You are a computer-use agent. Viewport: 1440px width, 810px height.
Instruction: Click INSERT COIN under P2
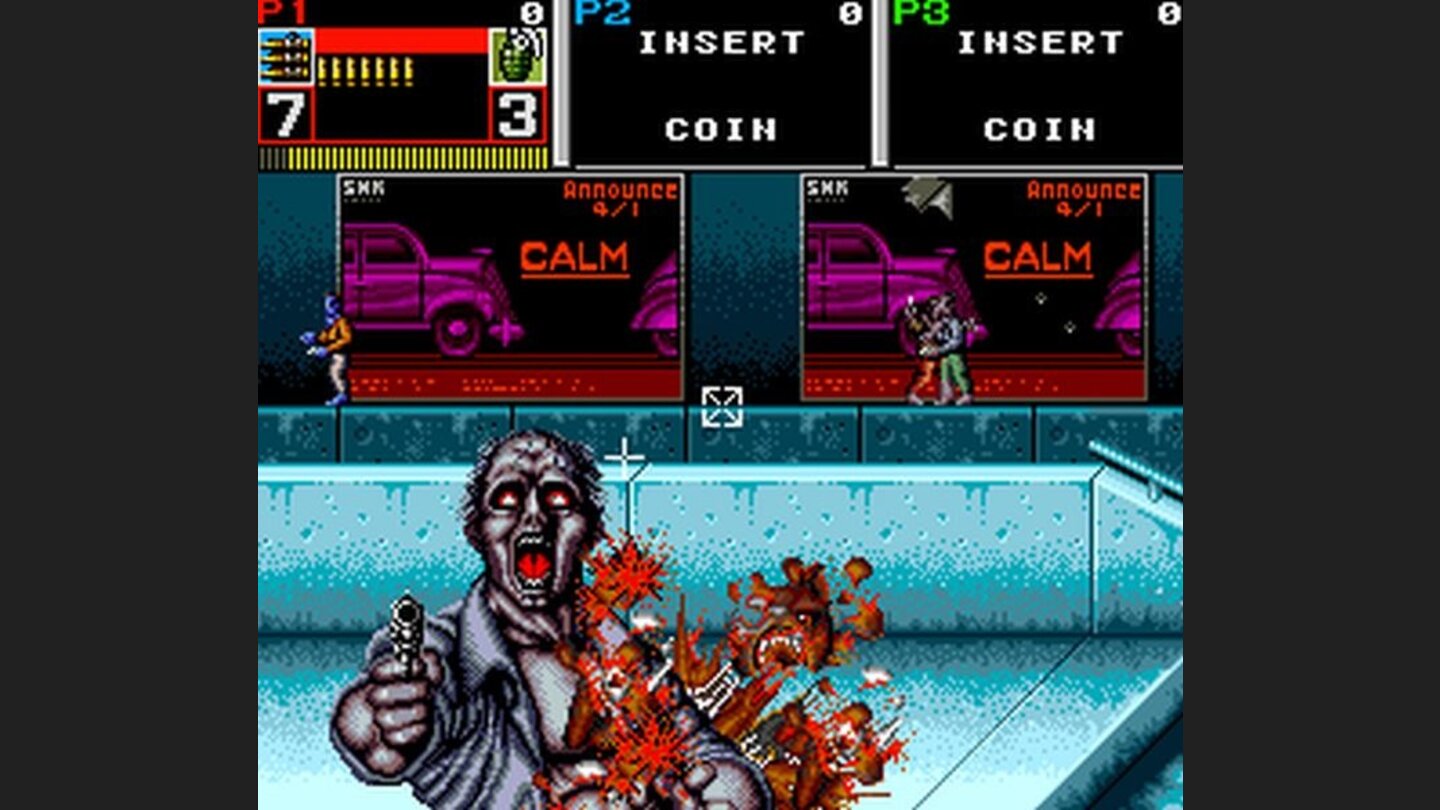722,85
